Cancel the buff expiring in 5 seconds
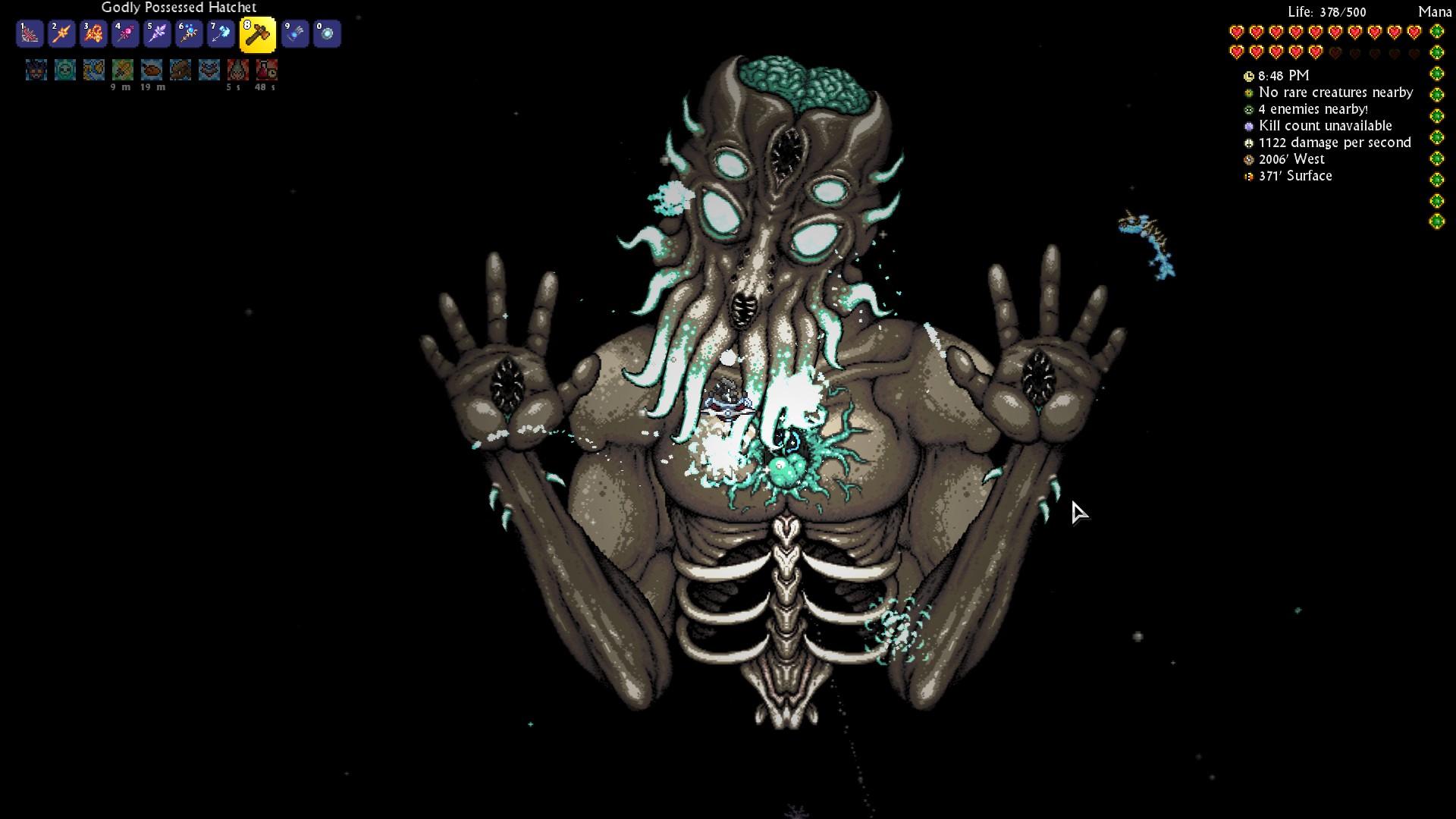Screen dimensions: 1456x819 pos(236,71)
